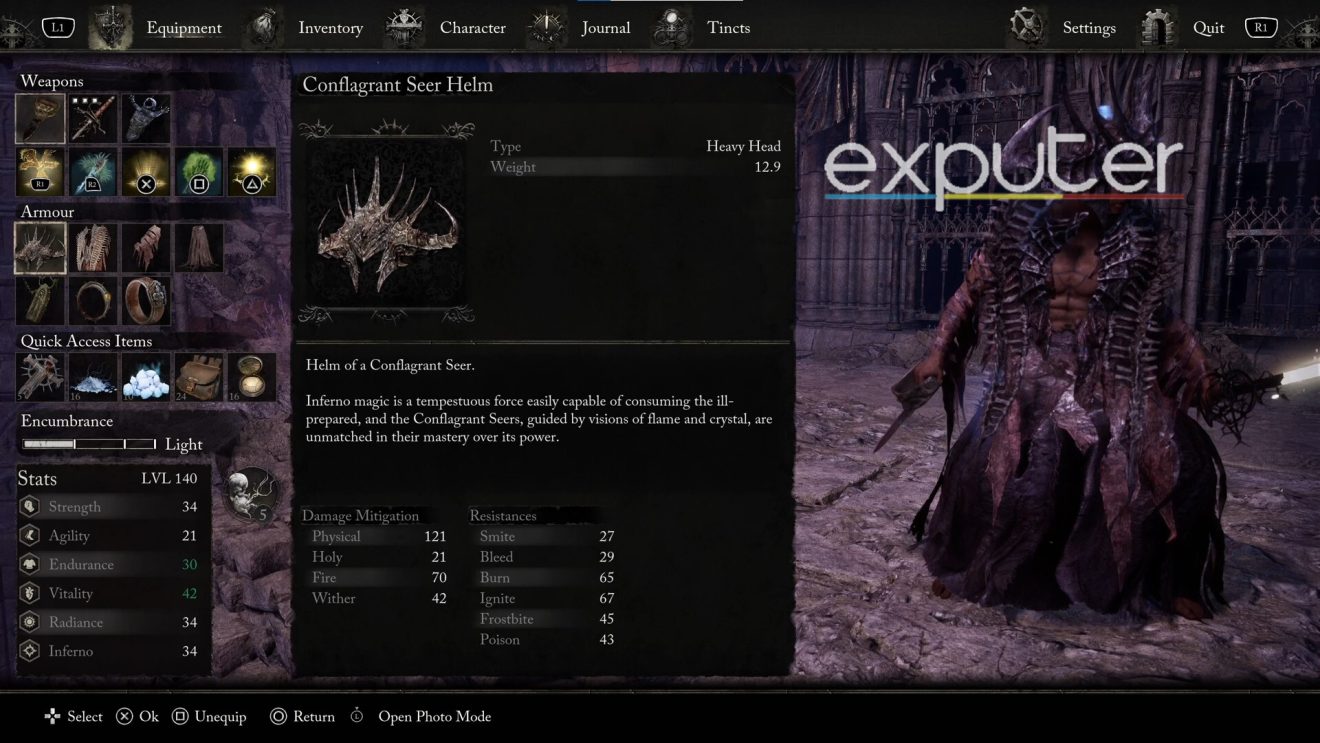Switch to the Inventory tab
Image resolution: width=1320 pixels, height=743 pixels.
330,27
